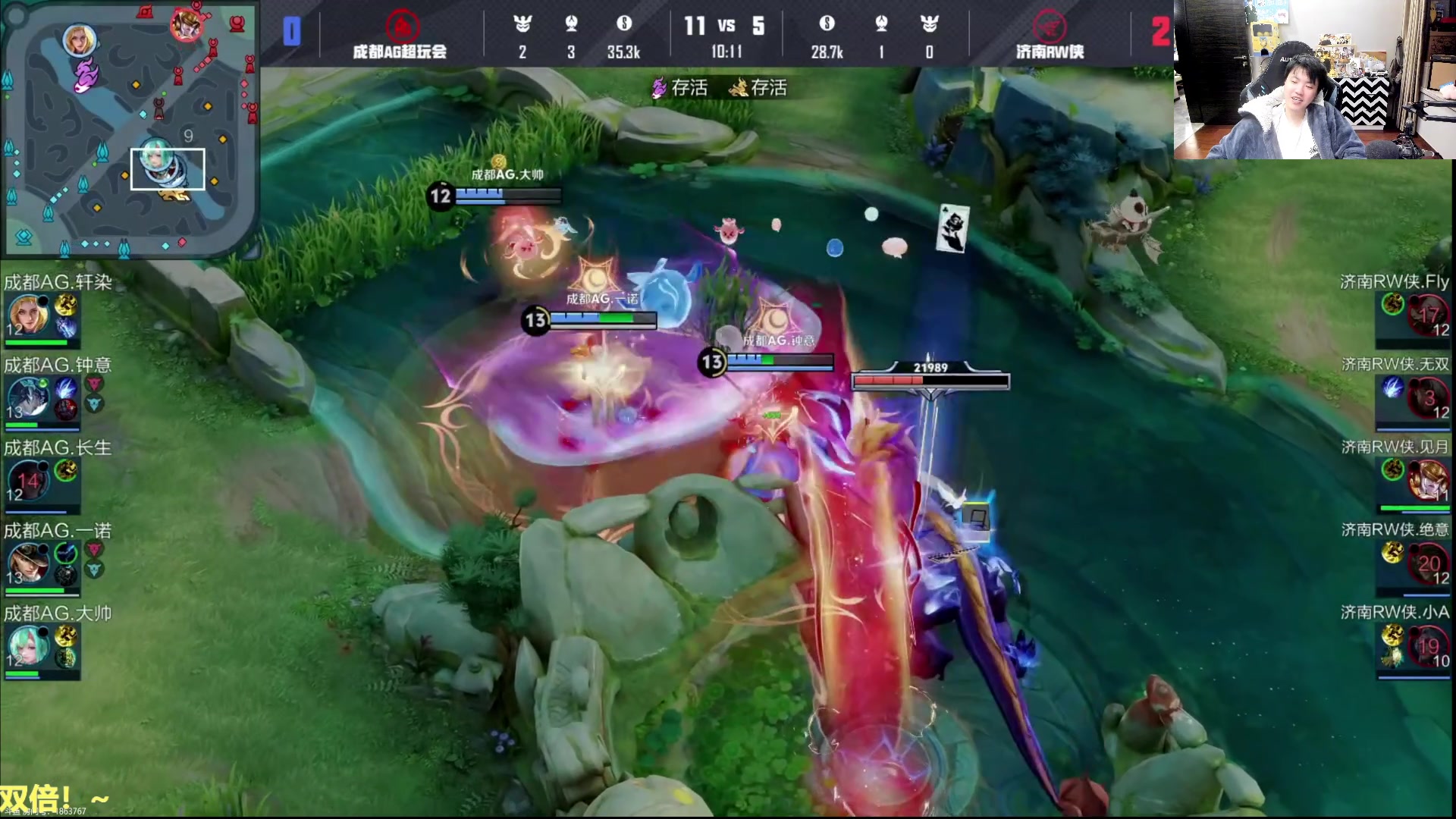1456x819 pixels.
Task: Choose 成都AG.长生 hero portrait
Action: 28,480
